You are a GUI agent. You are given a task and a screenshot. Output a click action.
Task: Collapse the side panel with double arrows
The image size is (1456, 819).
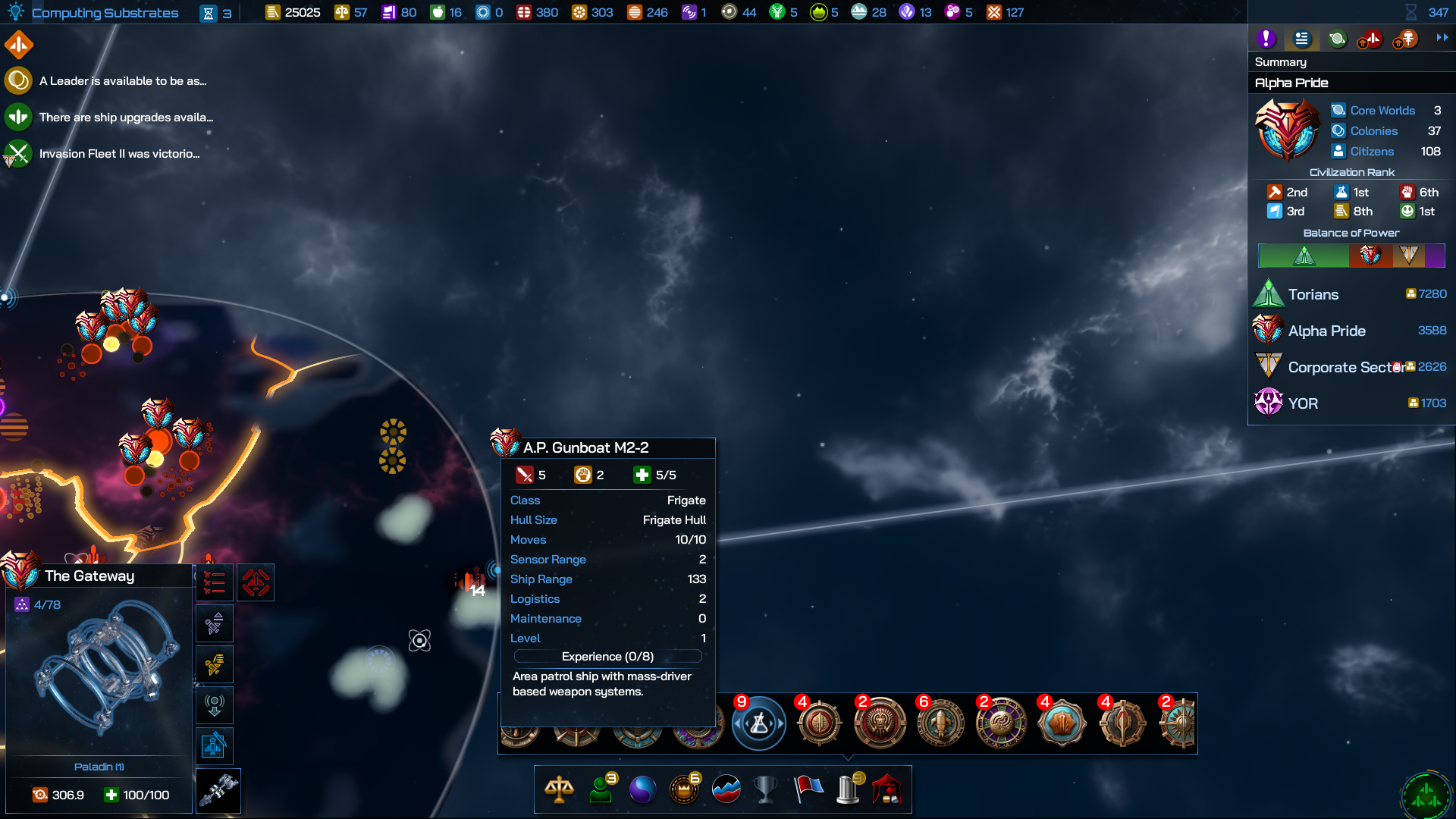coord(1442,37)
